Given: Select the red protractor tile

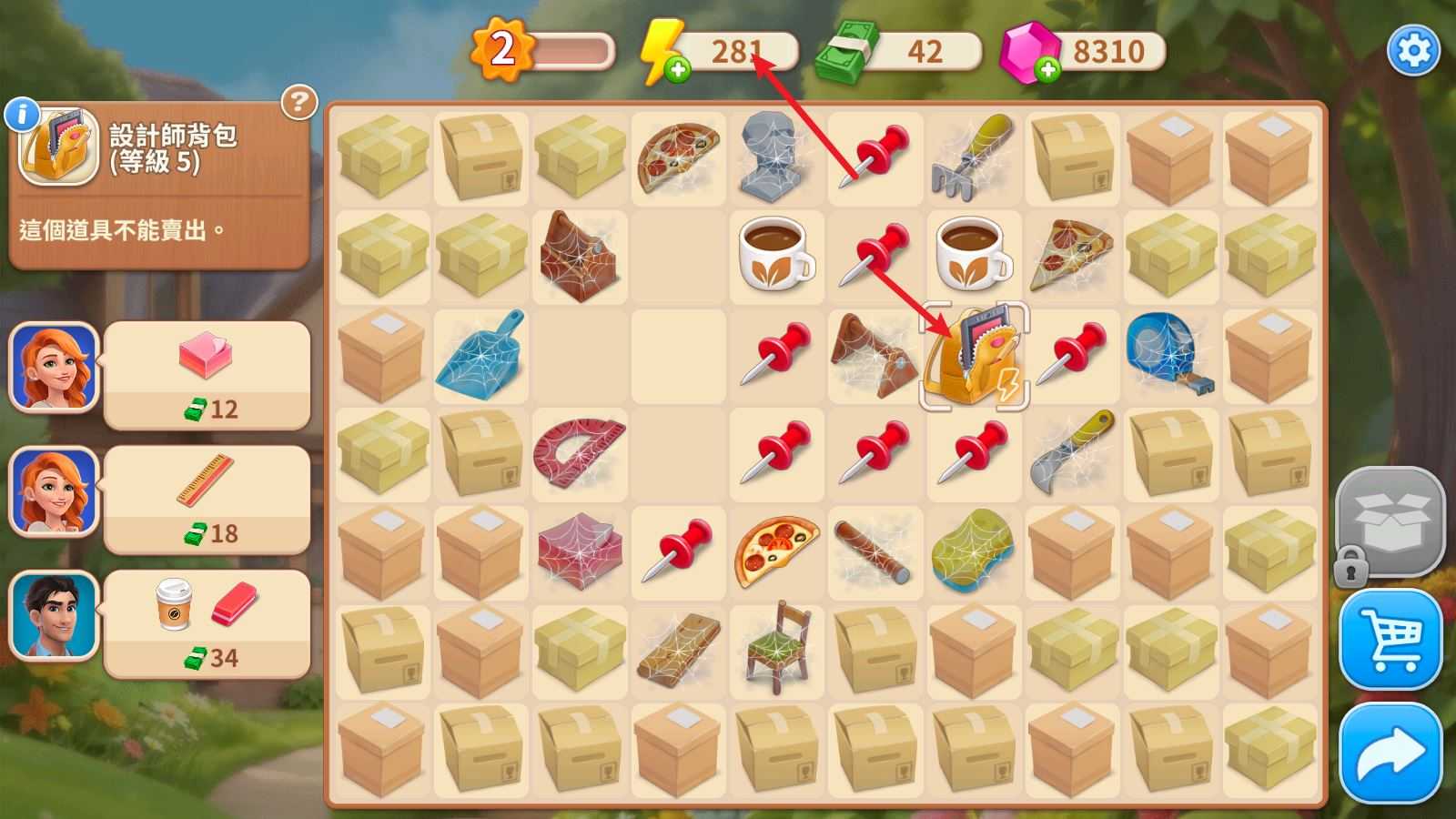Looking at the screenshot, I should pos(579,452).
